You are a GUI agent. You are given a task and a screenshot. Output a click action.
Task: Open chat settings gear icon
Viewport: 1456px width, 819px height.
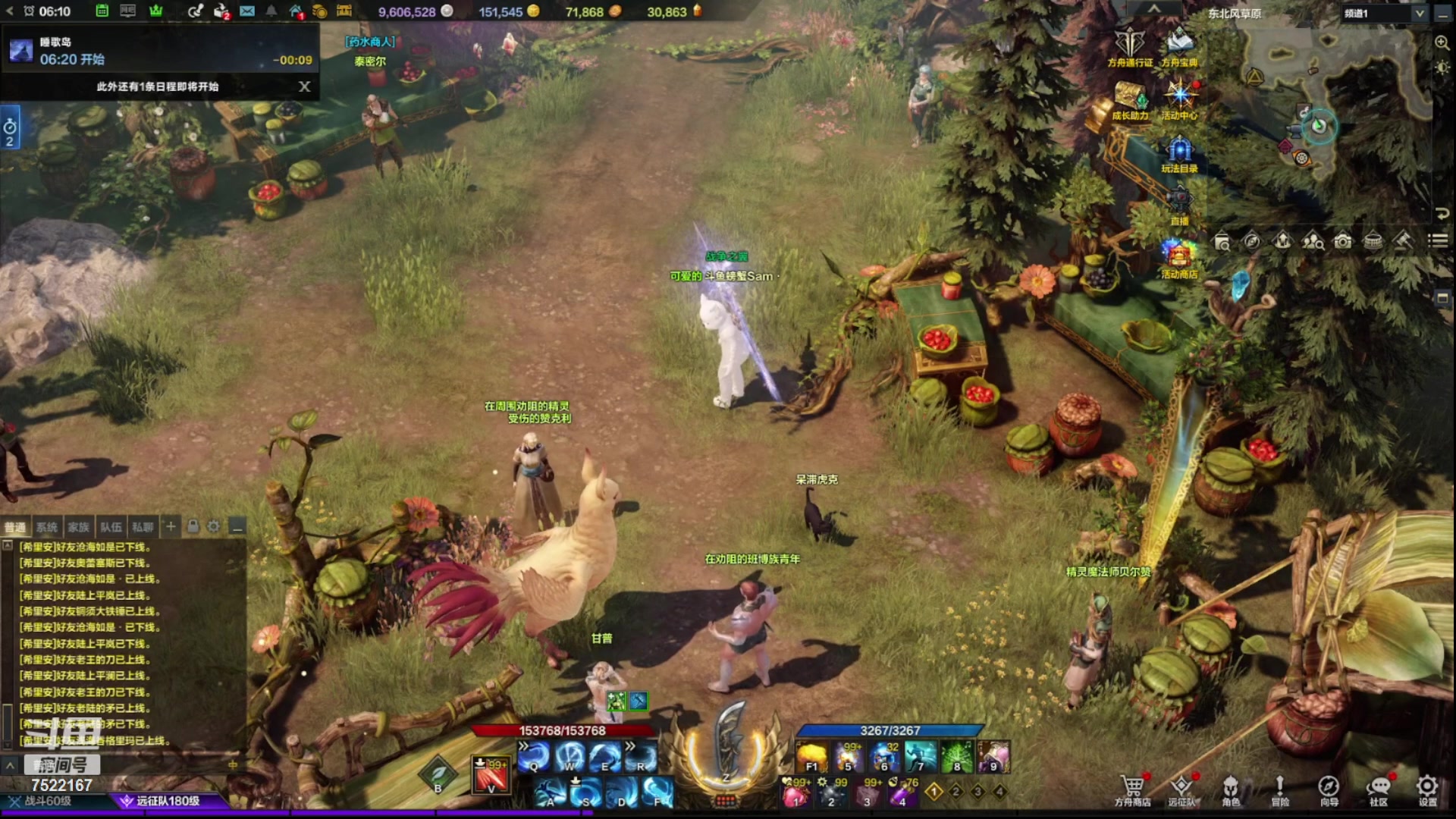pos(214,526)
